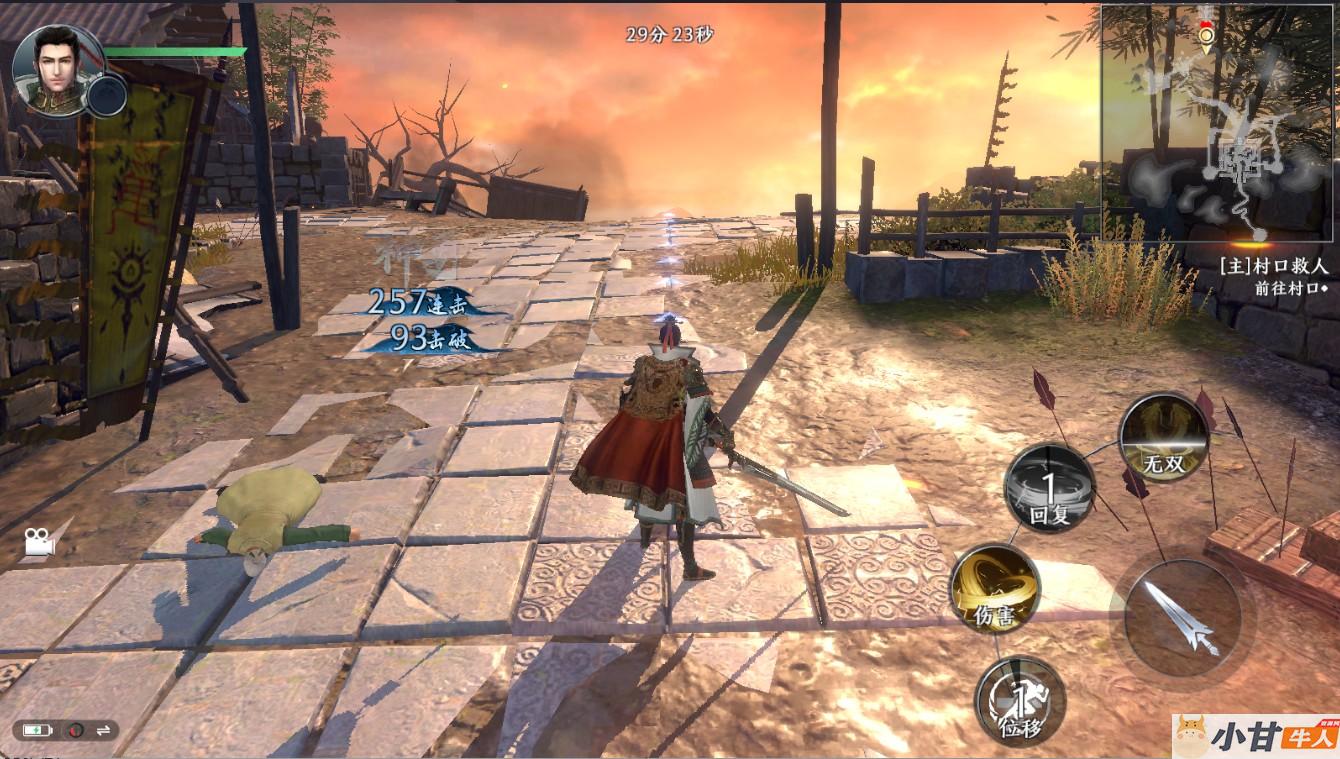Select the 村口救人 main quest tracker
This screenshot has width=1340, height=759.
[1273, 268]
